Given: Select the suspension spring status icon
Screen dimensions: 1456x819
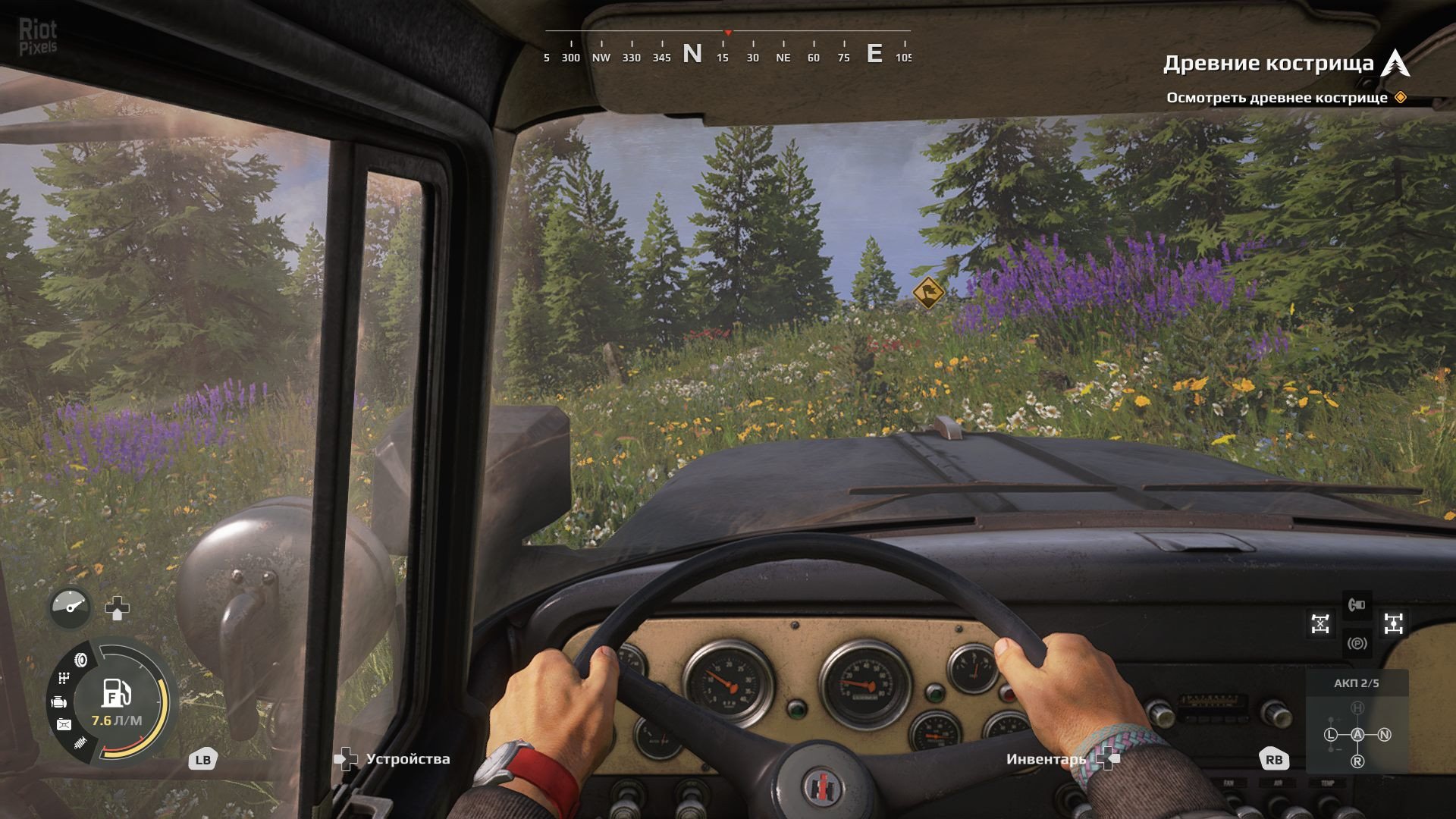Looking at the screenshot, I should tap(80, 744).
